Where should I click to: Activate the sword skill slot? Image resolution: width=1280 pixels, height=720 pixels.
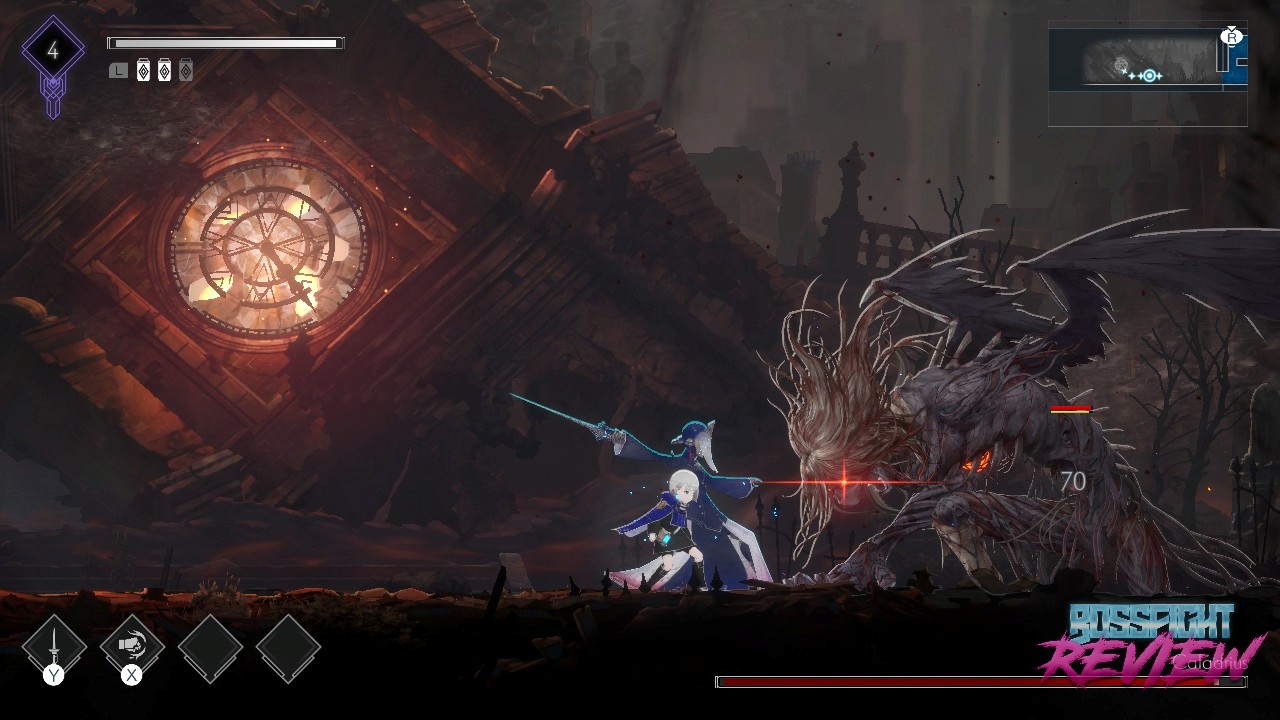(x=53, y=647)
